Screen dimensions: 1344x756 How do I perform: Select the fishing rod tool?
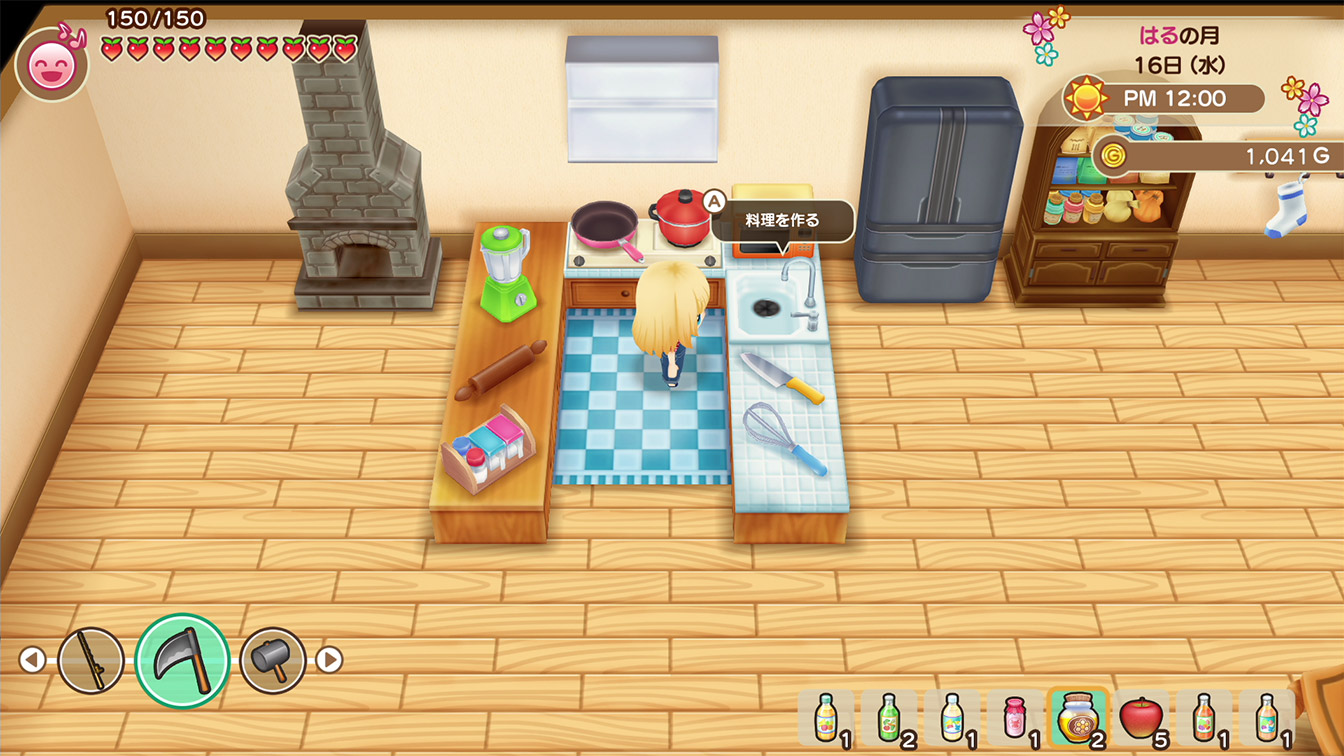tap(91, 660)
